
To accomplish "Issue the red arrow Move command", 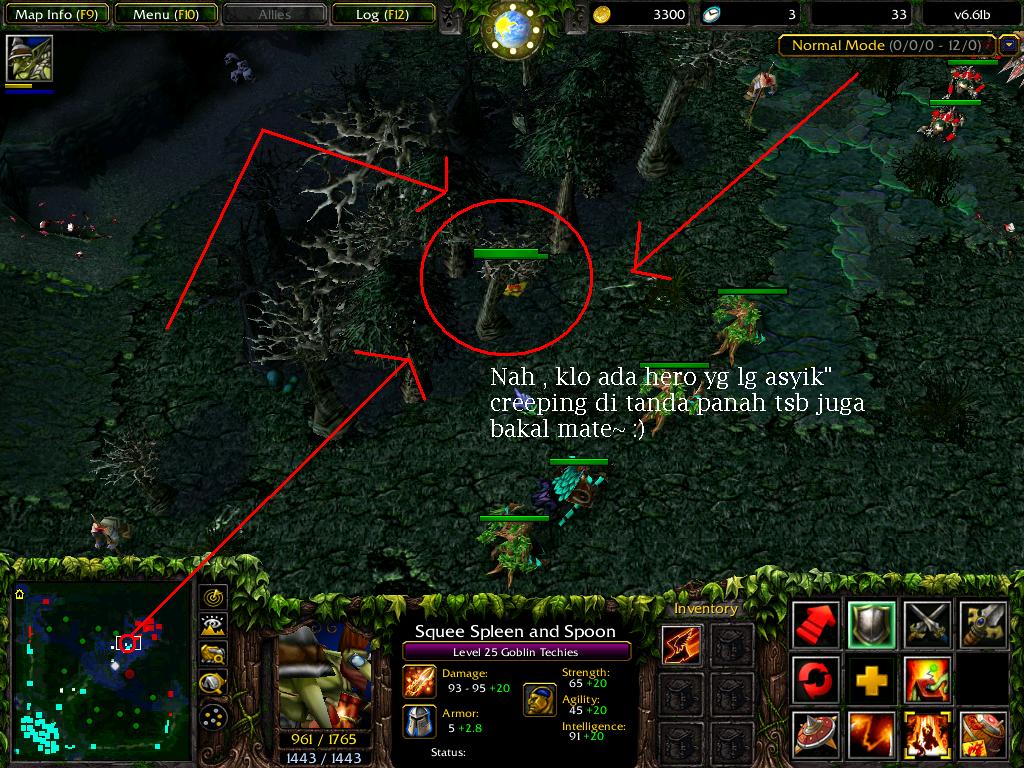I will point(816,625).
